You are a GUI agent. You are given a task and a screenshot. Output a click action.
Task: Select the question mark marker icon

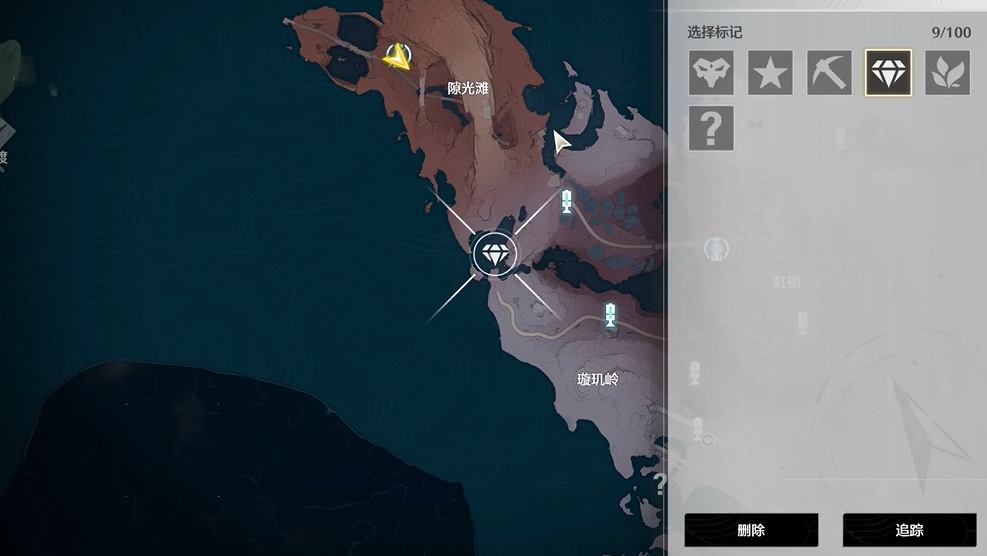click(711, 128)
